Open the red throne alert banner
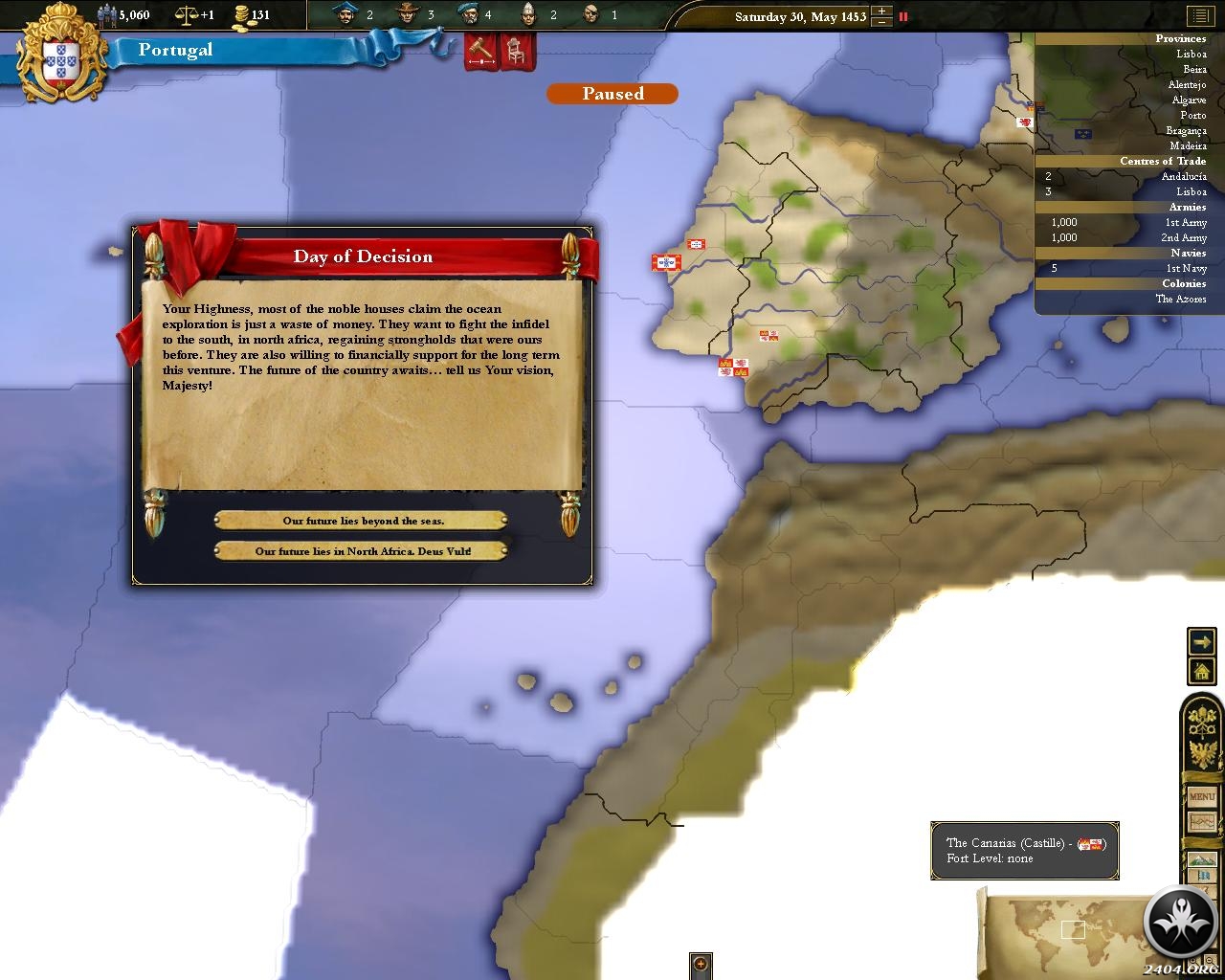This screenshot has height=980, width=1225. 516,52
